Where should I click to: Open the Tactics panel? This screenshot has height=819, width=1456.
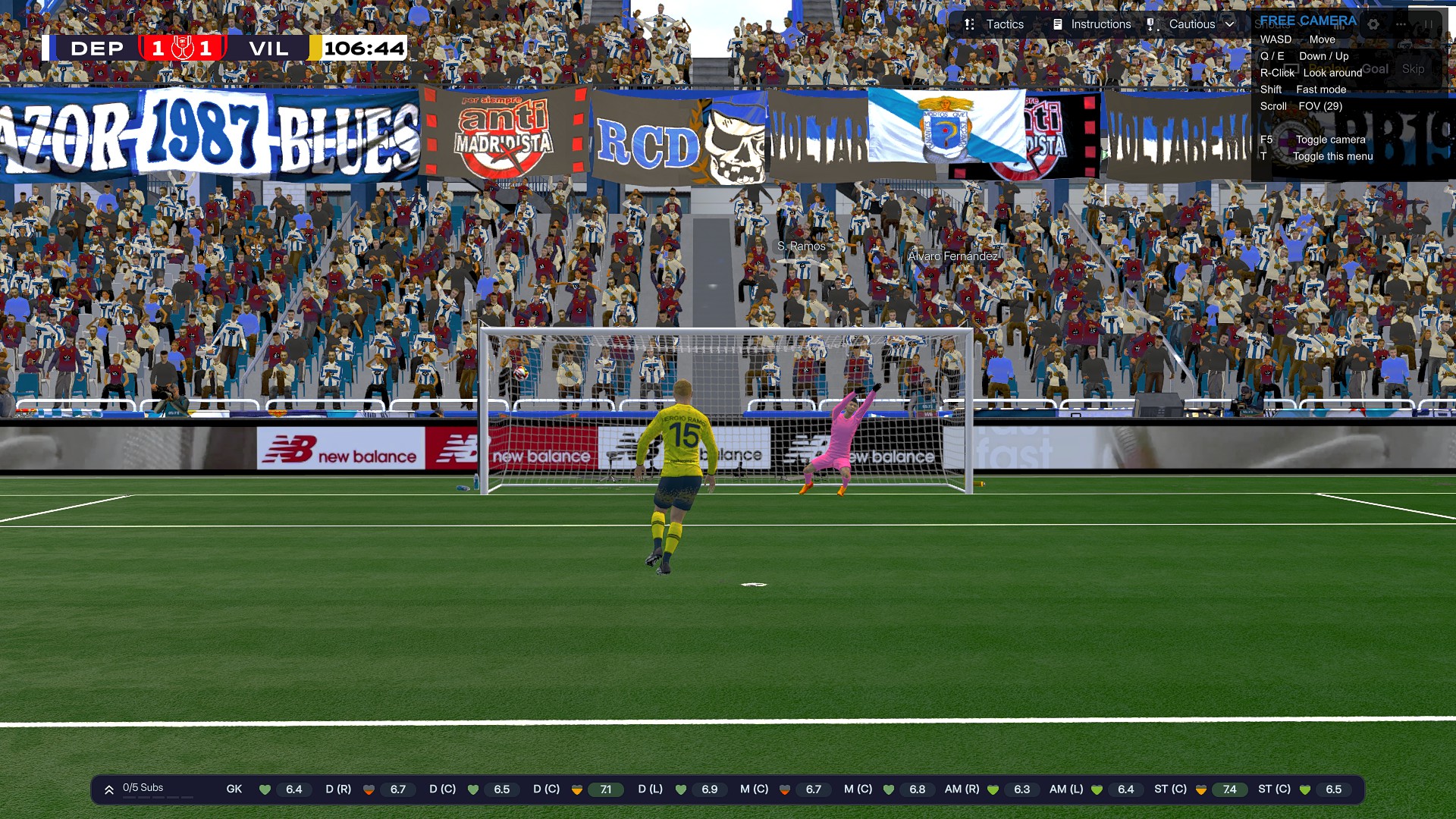pos(994,24)
